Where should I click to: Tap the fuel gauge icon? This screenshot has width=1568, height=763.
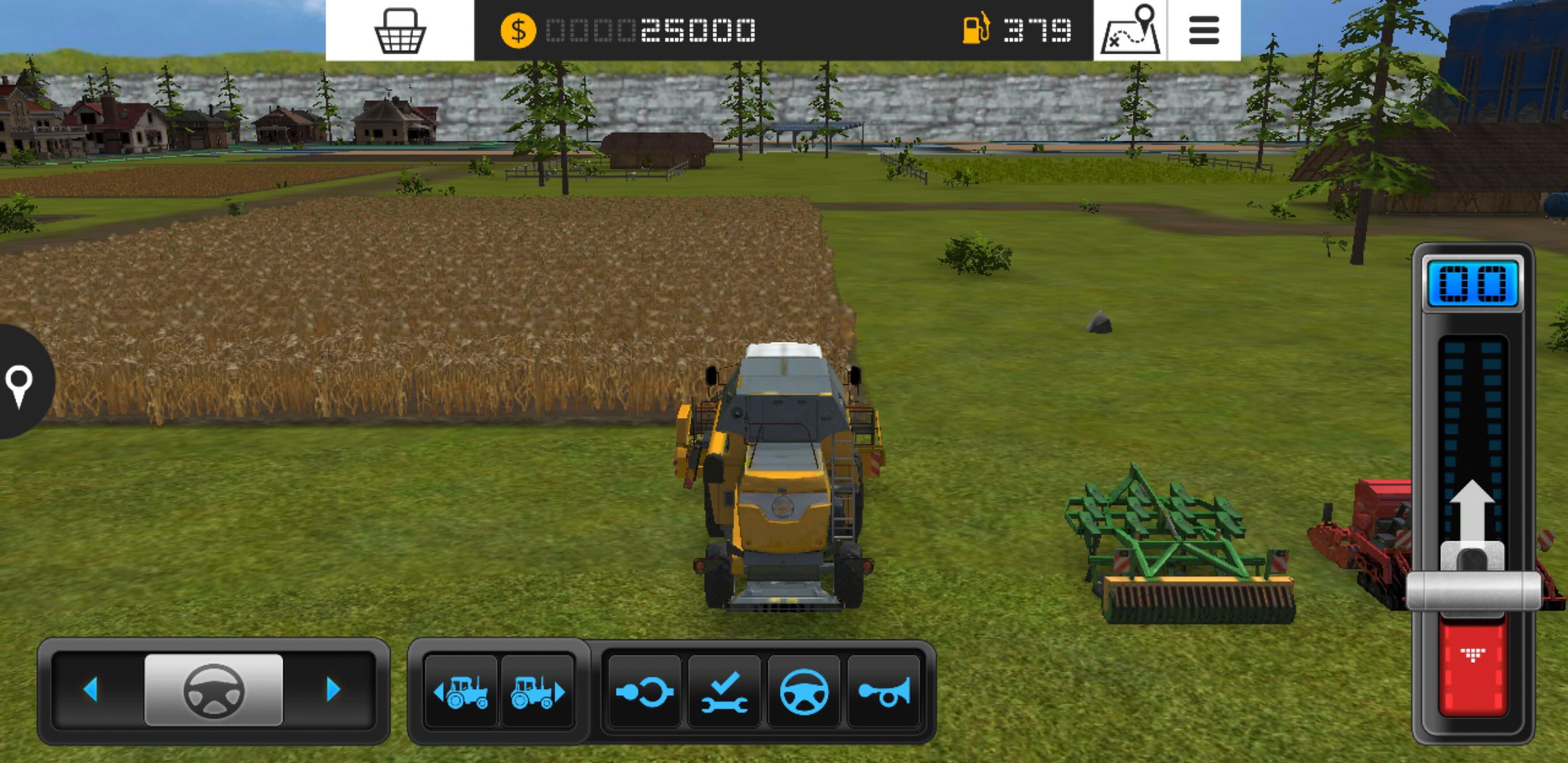tap(977, 30)
